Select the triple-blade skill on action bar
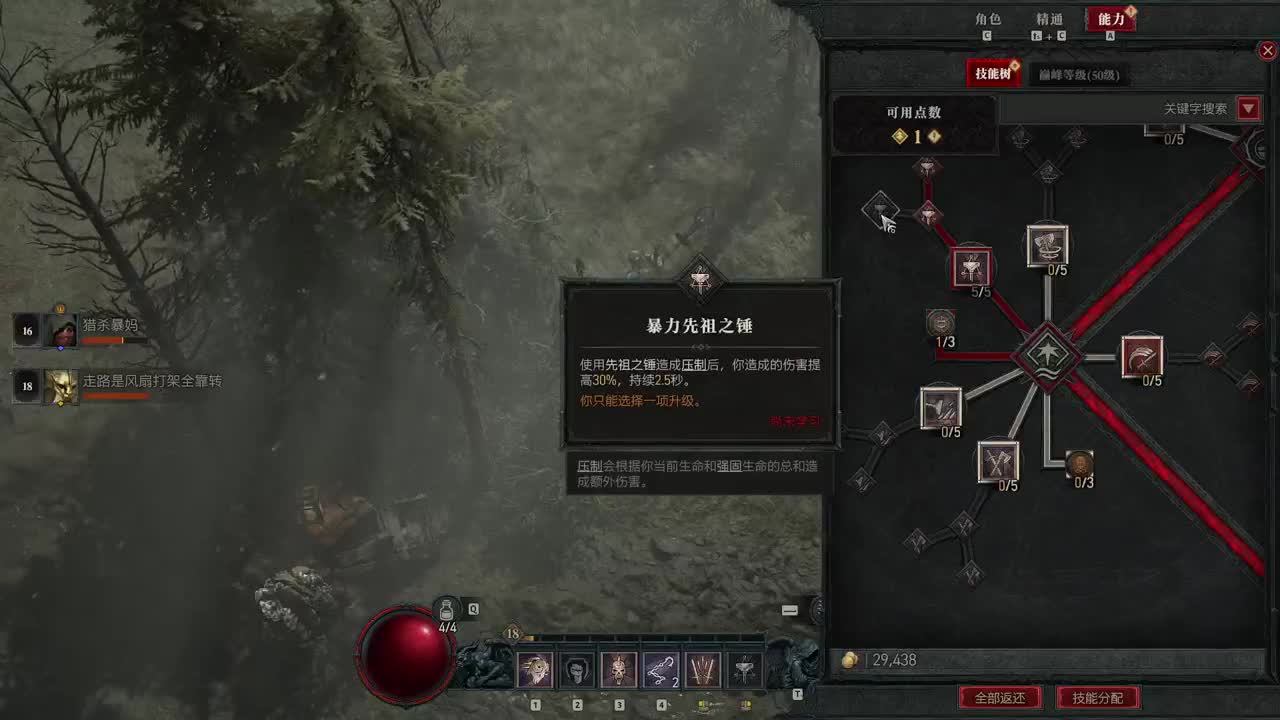 (702, 670)
